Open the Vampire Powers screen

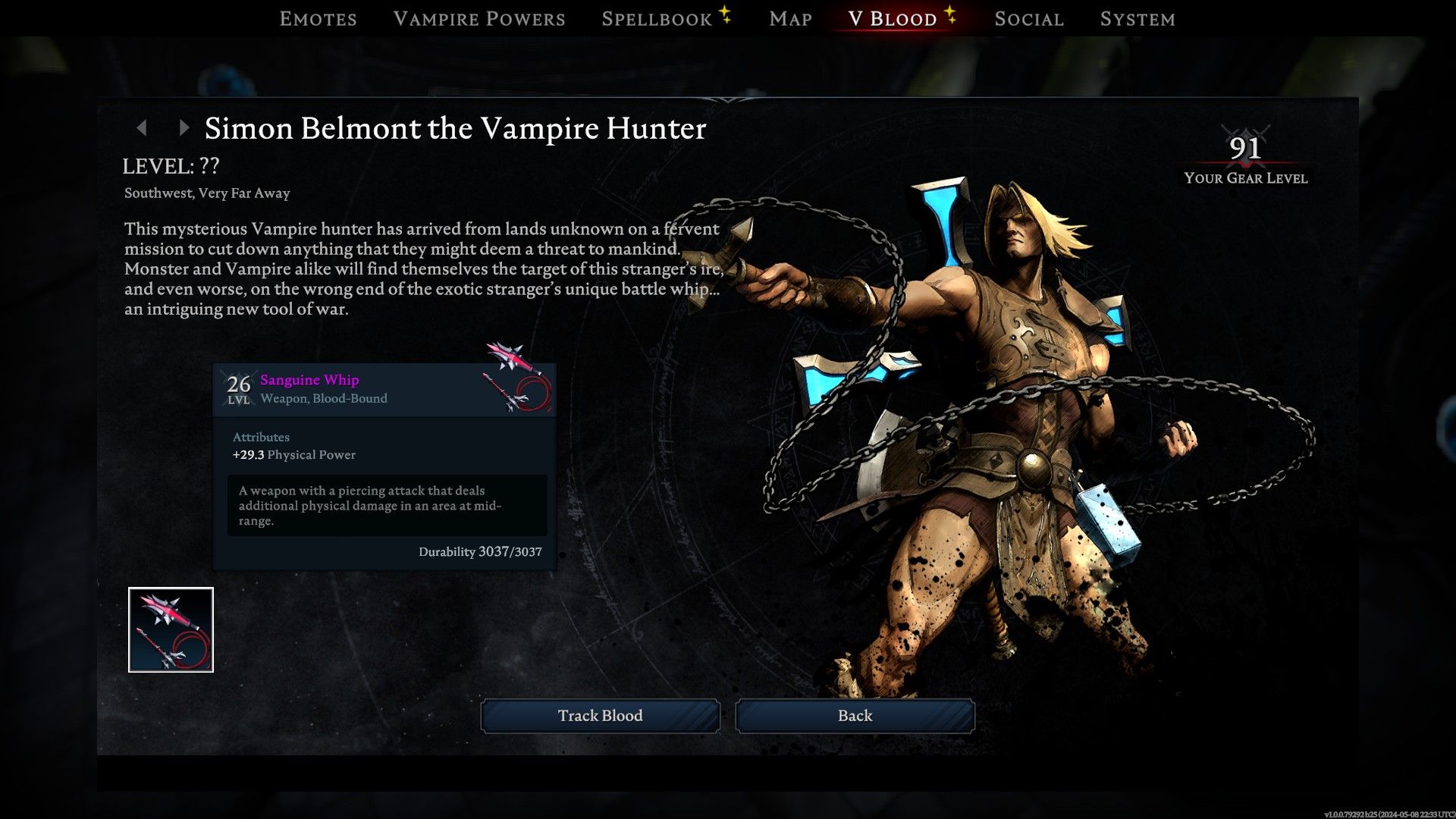point(479,18)
